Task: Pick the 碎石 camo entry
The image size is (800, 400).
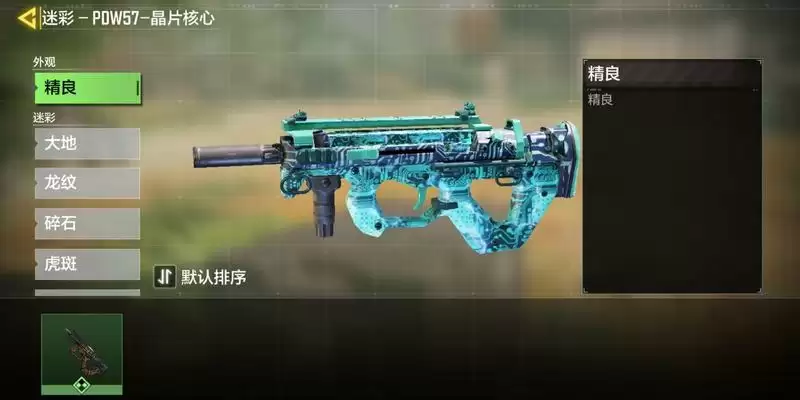Action: pos(87,223)
